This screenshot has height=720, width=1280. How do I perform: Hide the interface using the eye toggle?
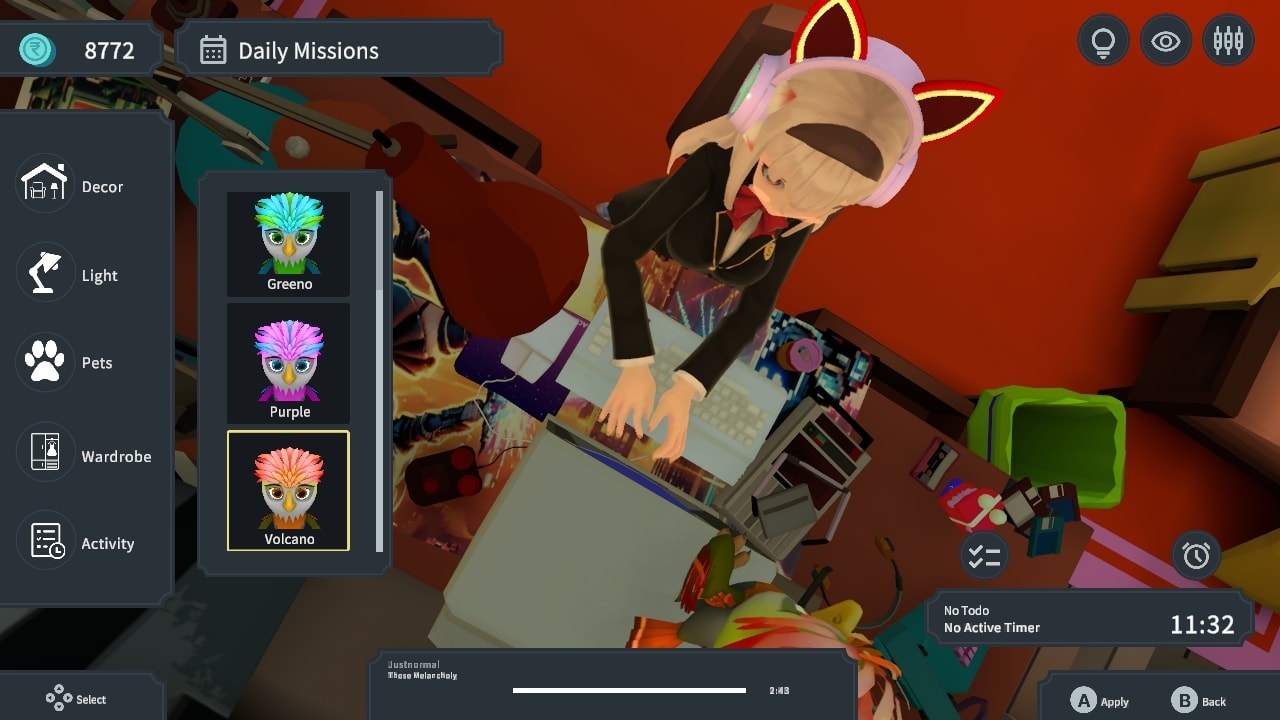[x=1165, y=40]
